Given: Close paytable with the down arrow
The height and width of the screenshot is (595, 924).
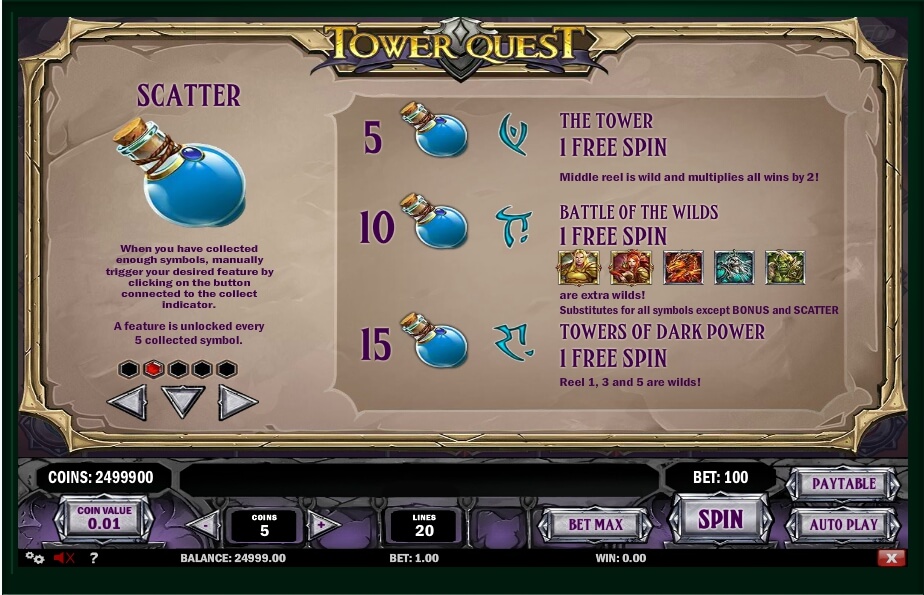Looking at the screenshot, I should pyautogui.click(x=183, y=402).
